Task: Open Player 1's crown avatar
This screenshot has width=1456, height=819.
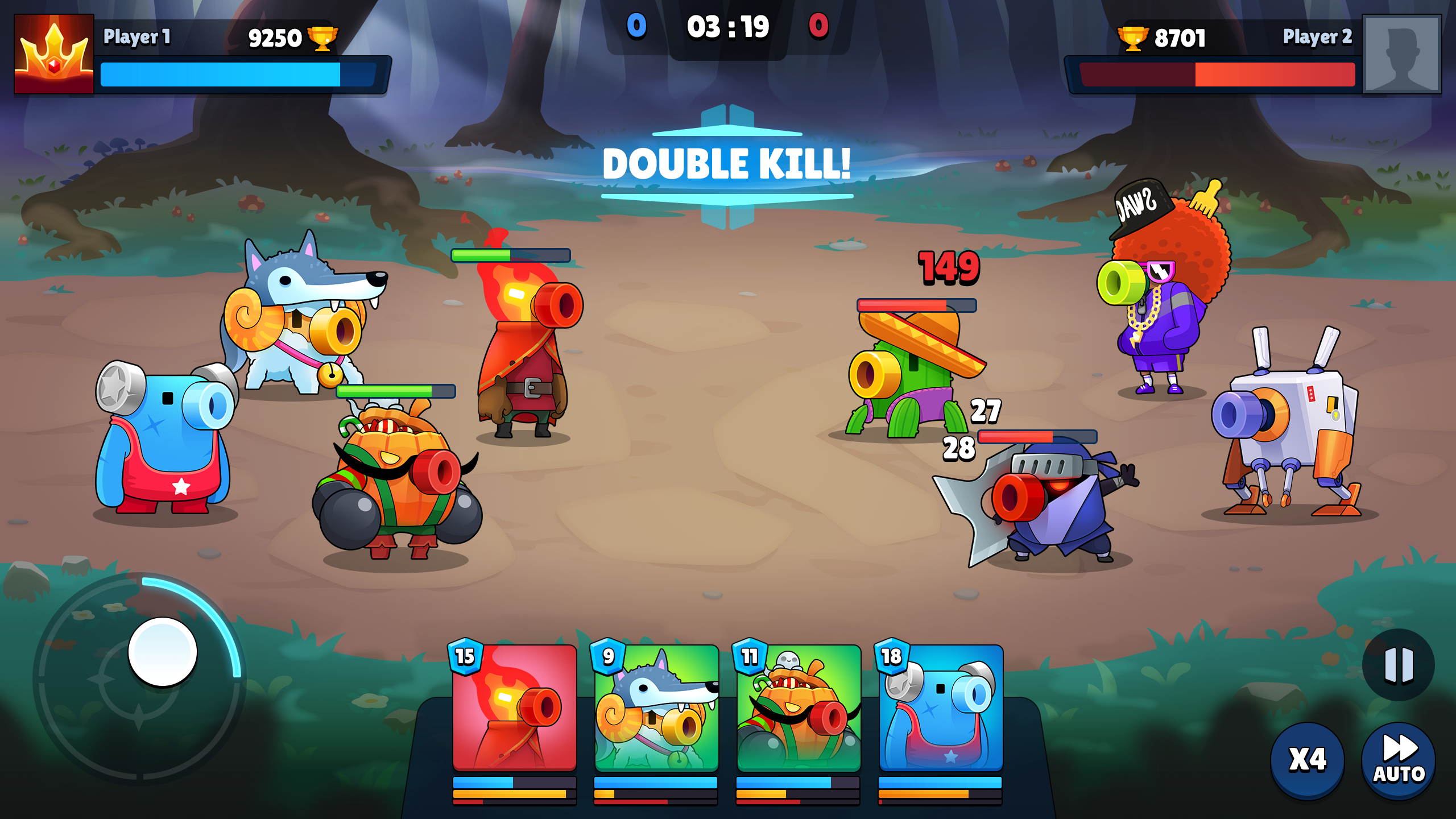Action: tap(54, 54)
